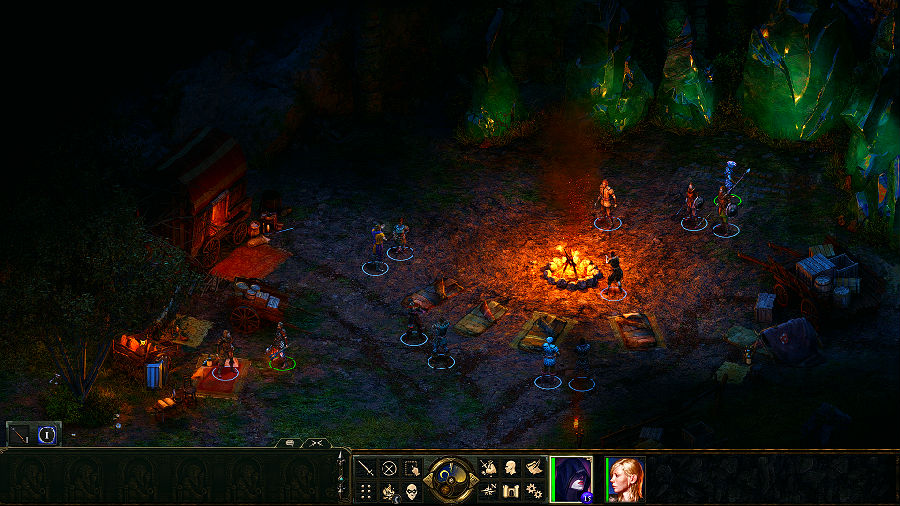Image resolution: width=900 pixels, height=506 pixels.
Task: Open game options with the gears icon
Action: pos(534,491)
